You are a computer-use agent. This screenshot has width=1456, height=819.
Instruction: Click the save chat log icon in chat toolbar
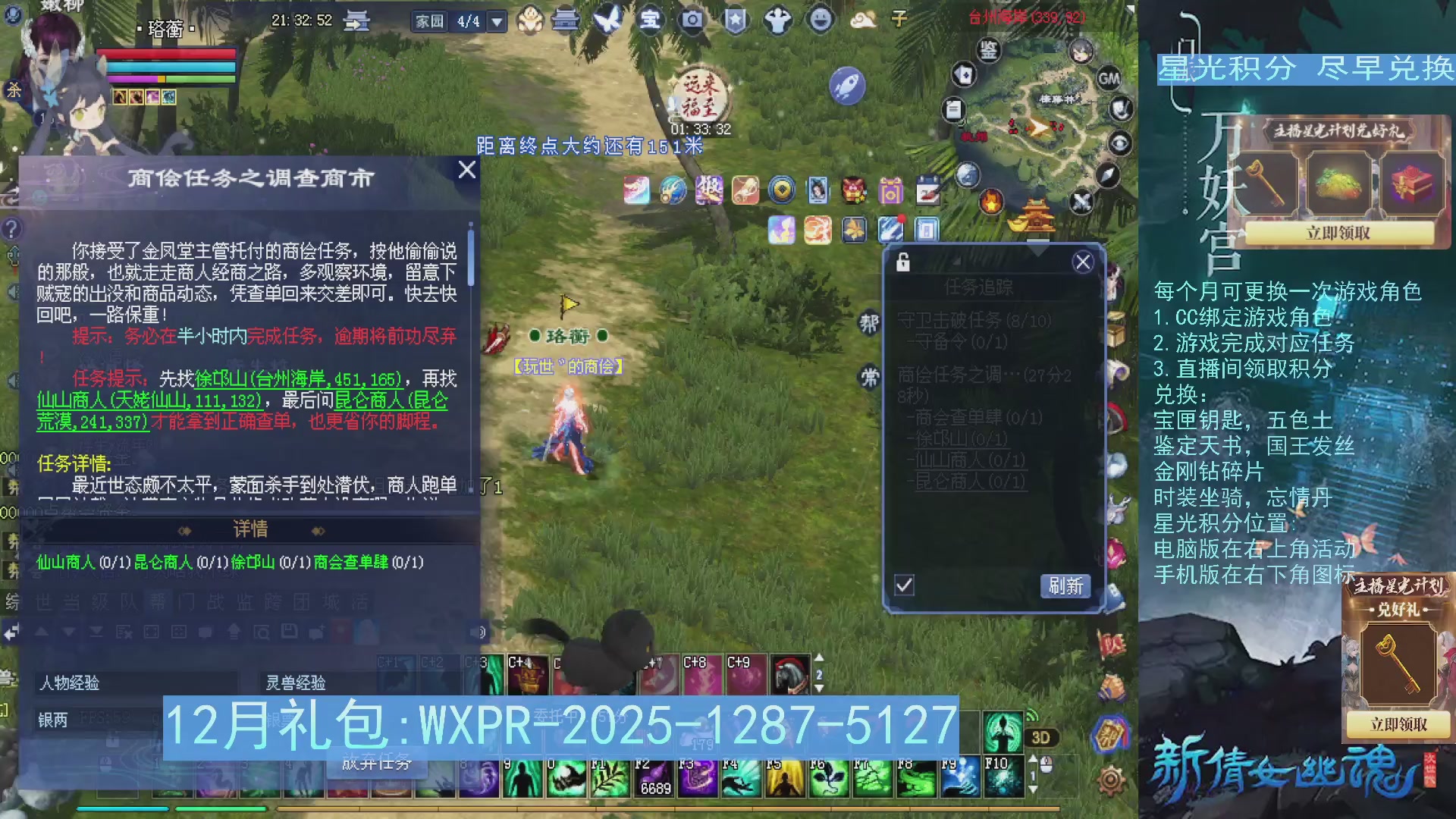pos(290,631)
